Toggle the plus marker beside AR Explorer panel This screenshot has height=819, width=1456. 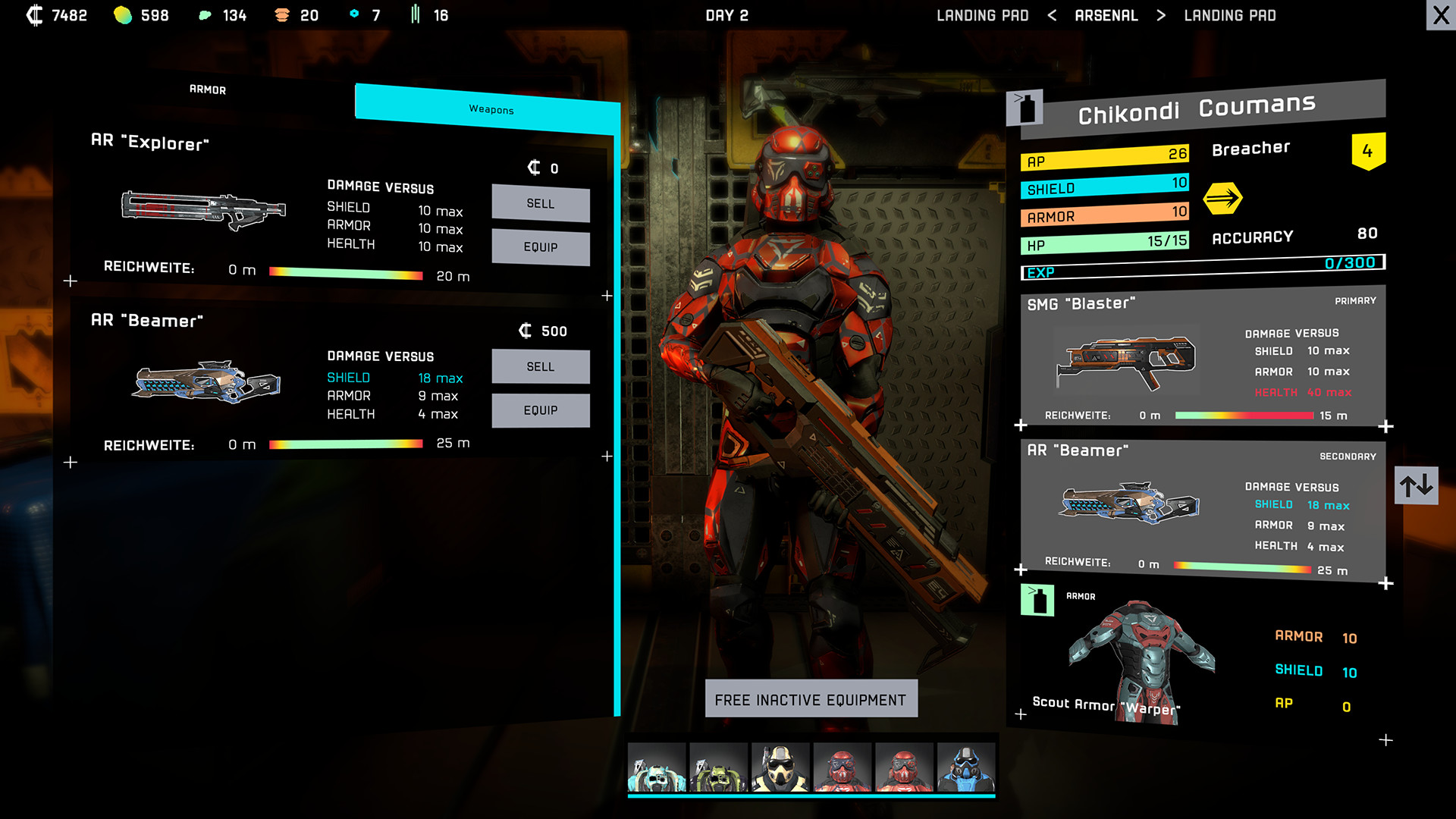point(71,281)
